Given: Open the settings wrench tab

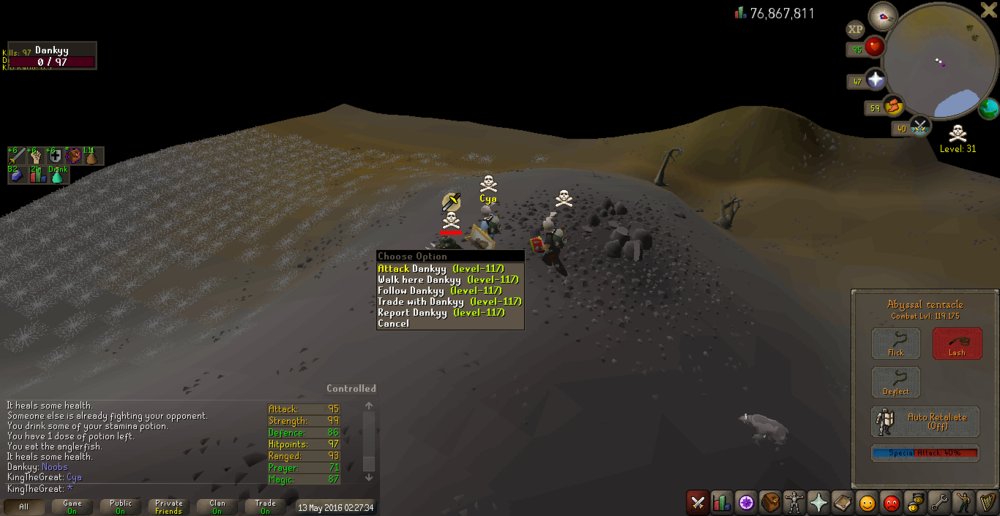Looking at the screenshot, I should click(938, 502).
